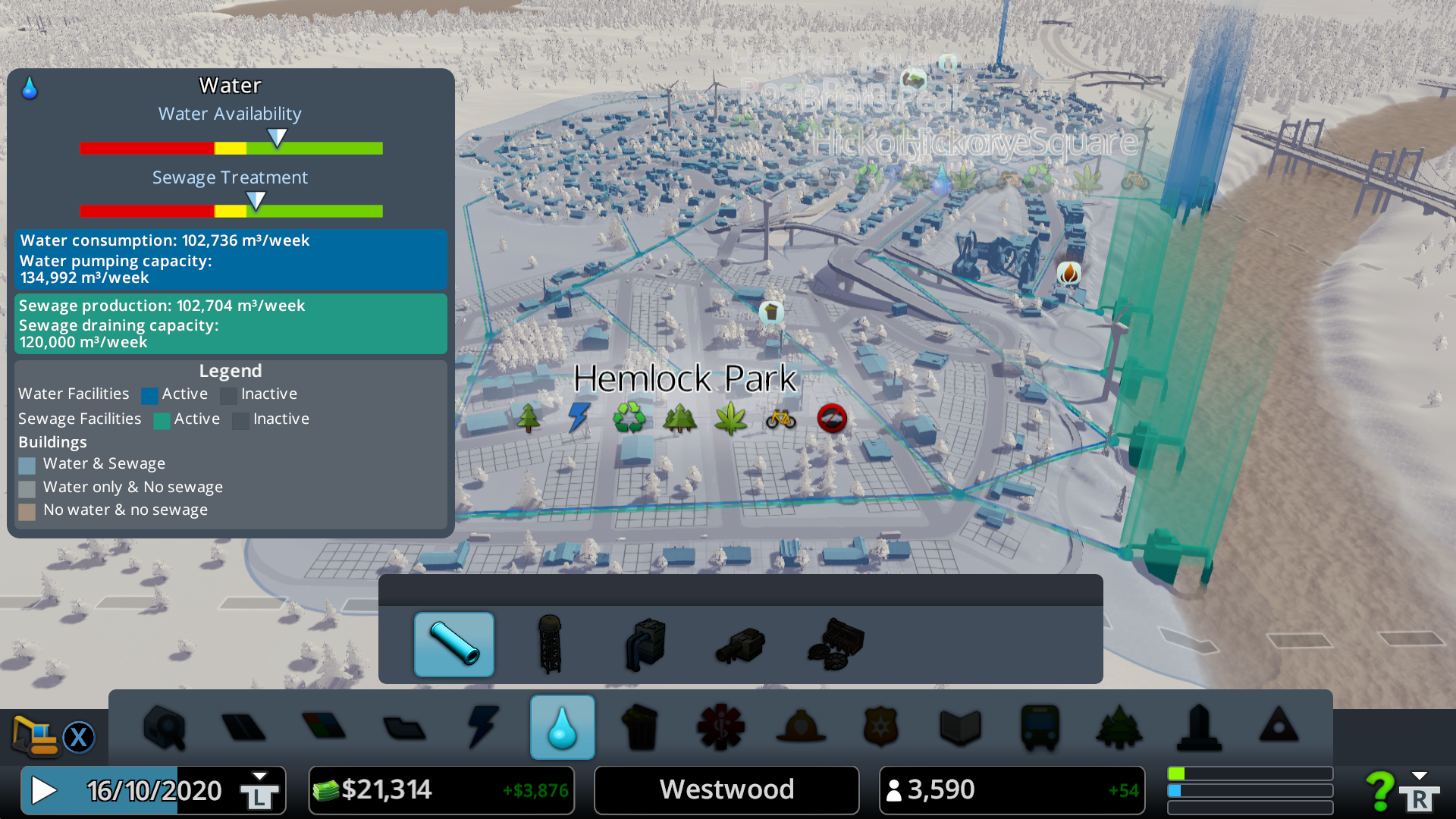Choose the water treatment plant

pos(836,645)
